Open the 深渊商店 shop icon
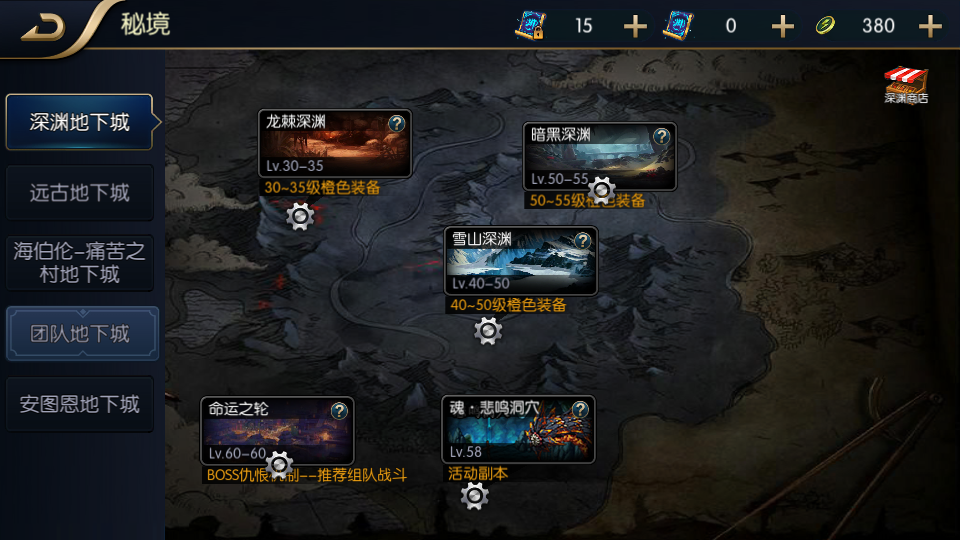Image resolution: width=960 pixels, height=540 pixels. [906, 86]
